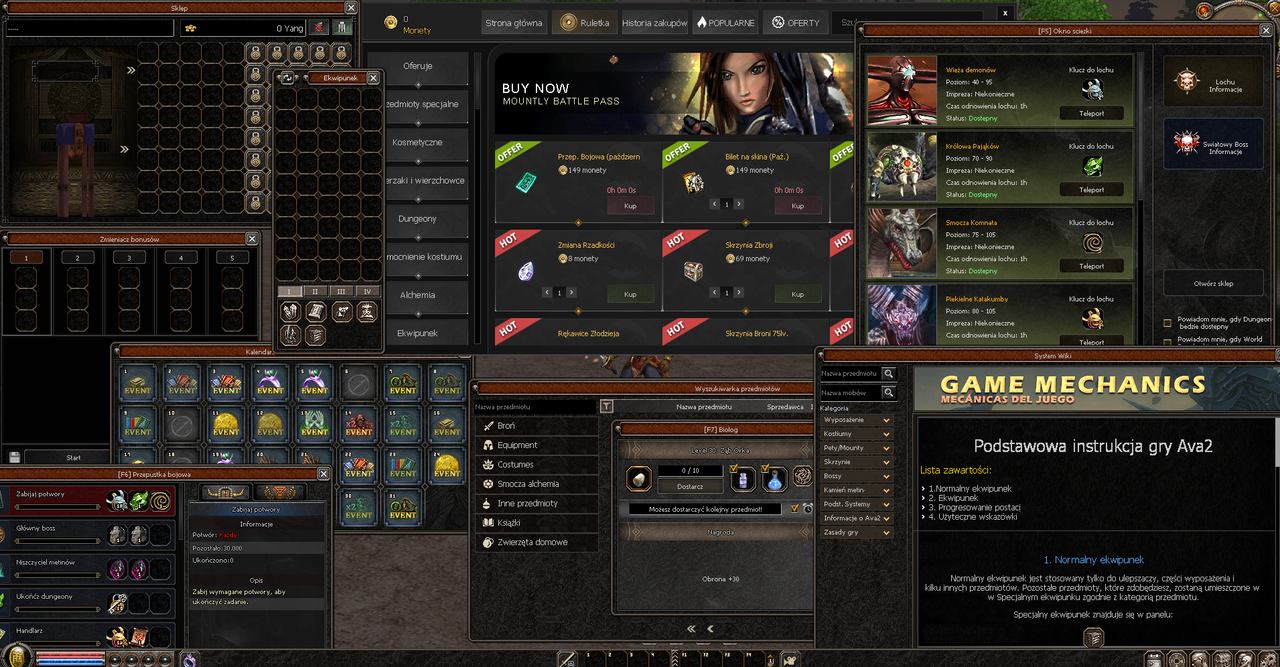Toggle the Dungeon availability notification checkbox
1280x667 pixels.
[1168, 322]
